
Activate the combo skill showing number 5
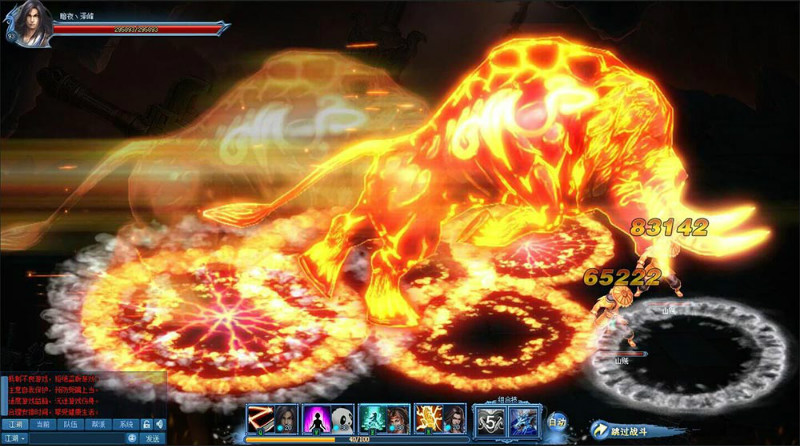click(x=489, y=420)
